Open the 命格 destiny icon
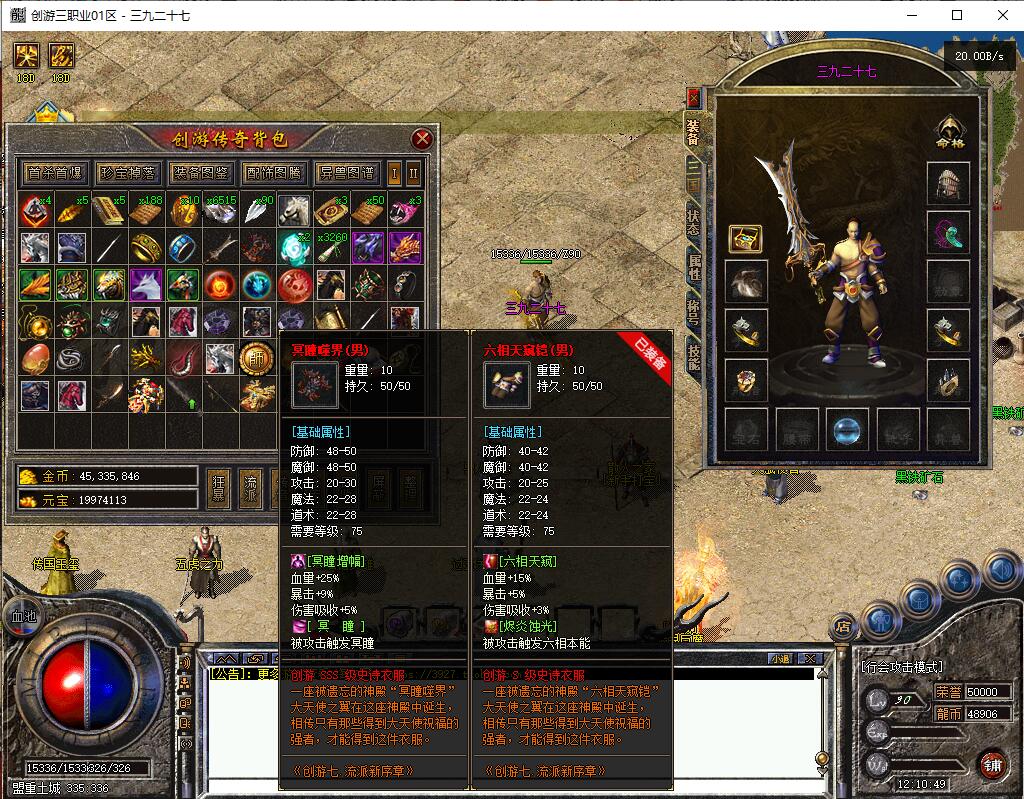This screenshot has width=1024, height=799. pos(949,131)
